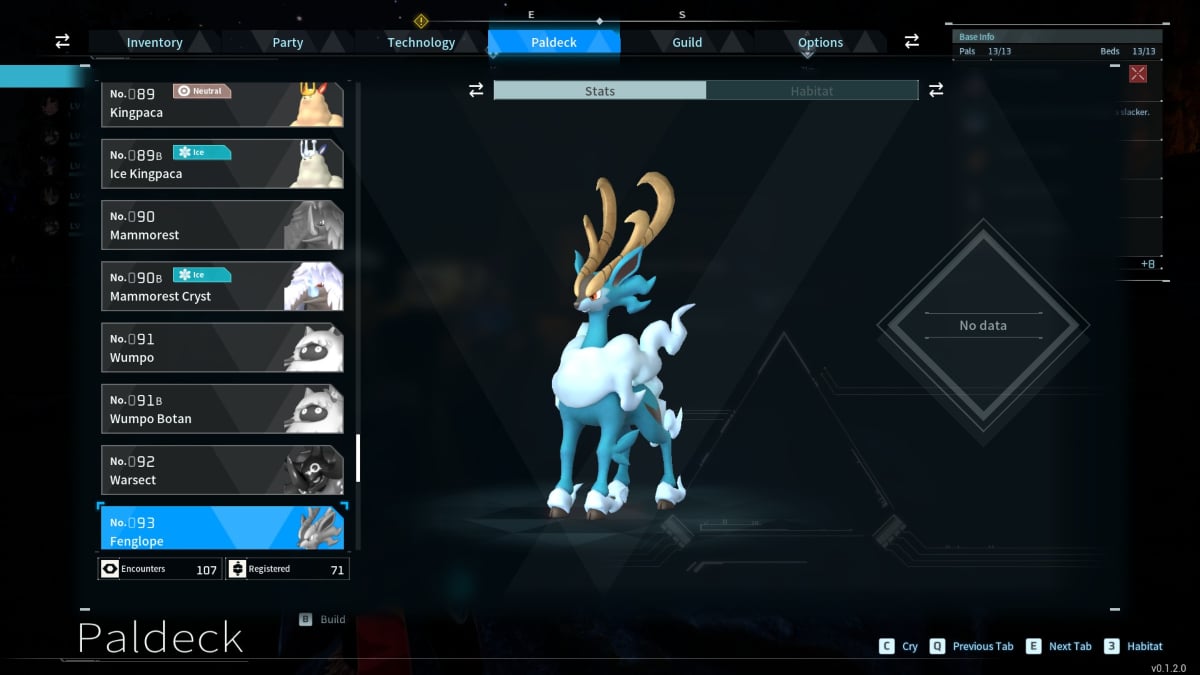Image resolution: width=1200 pixels, height=675 pixels.
Task: Switch to the Options tab
Action: 820,43
